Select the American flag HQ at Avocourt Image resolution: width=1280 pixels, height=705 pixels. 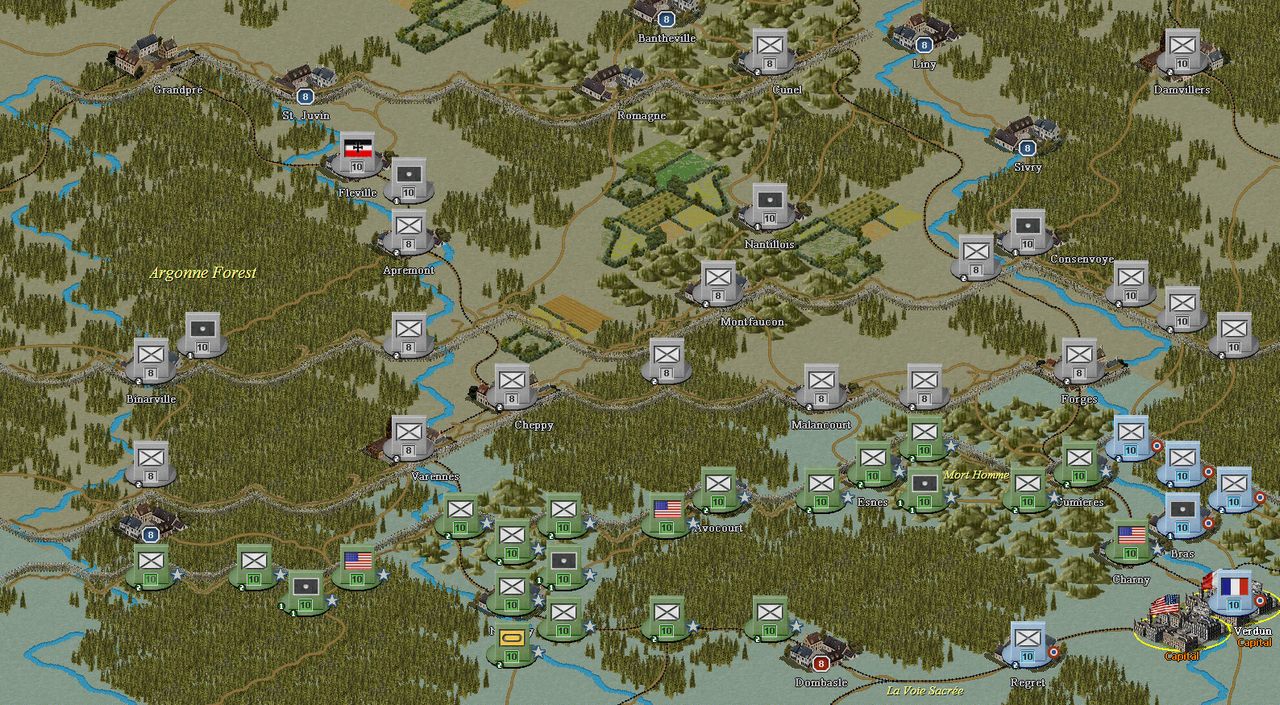click(x=667, y=513)
